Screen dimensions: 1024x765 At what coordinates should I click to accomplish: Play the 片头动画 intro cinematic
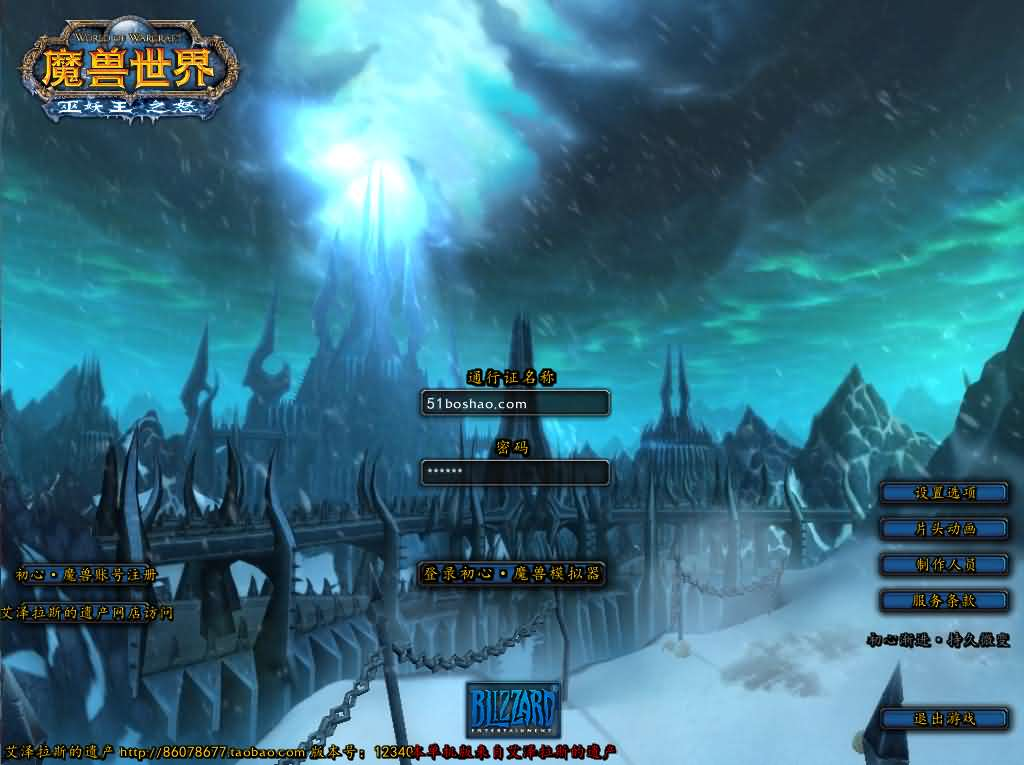[x=944, y=528]
